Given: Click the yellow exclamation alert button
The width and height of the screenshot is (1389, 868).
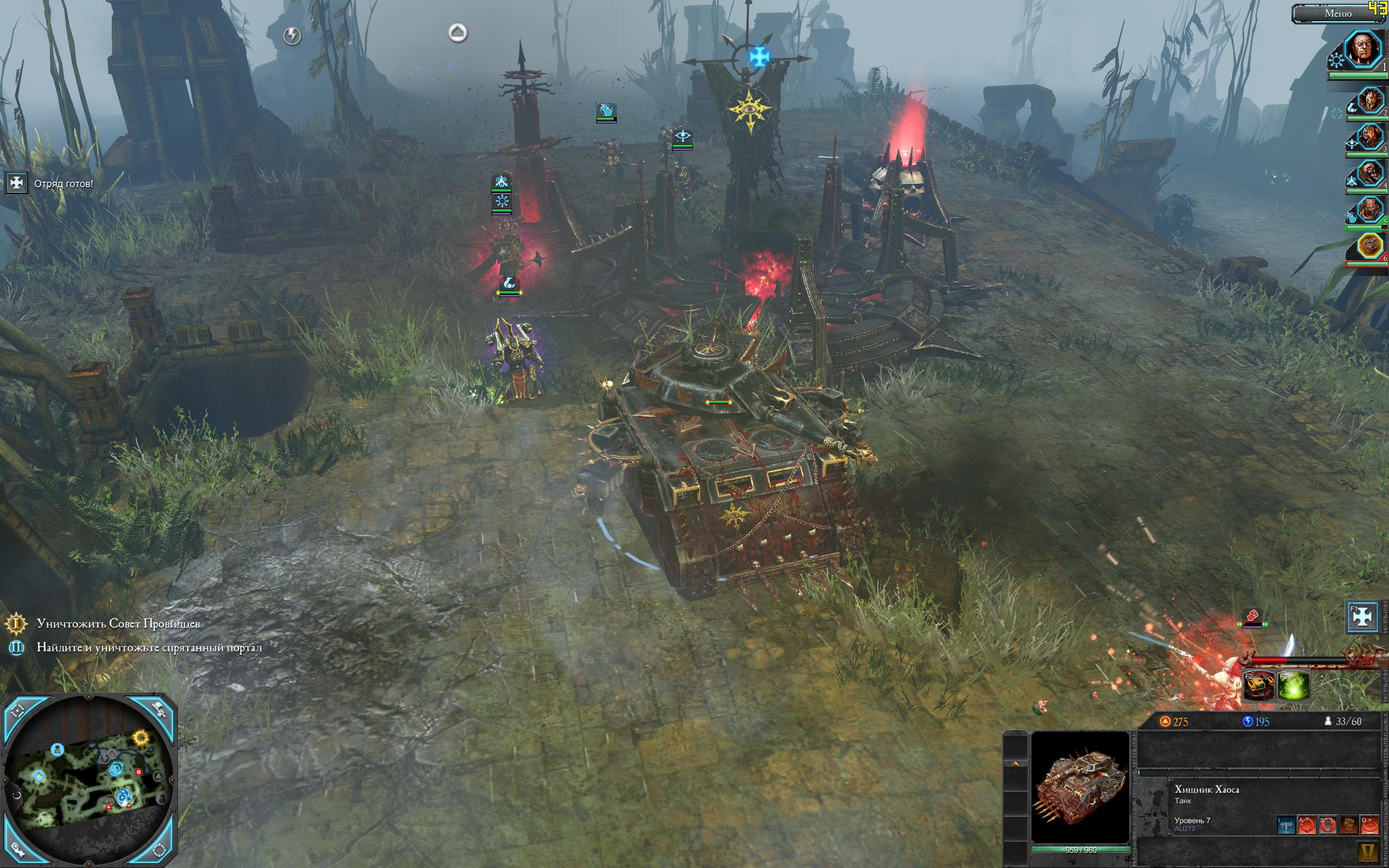Looking at the screenshot, I should pos(1368,851).
